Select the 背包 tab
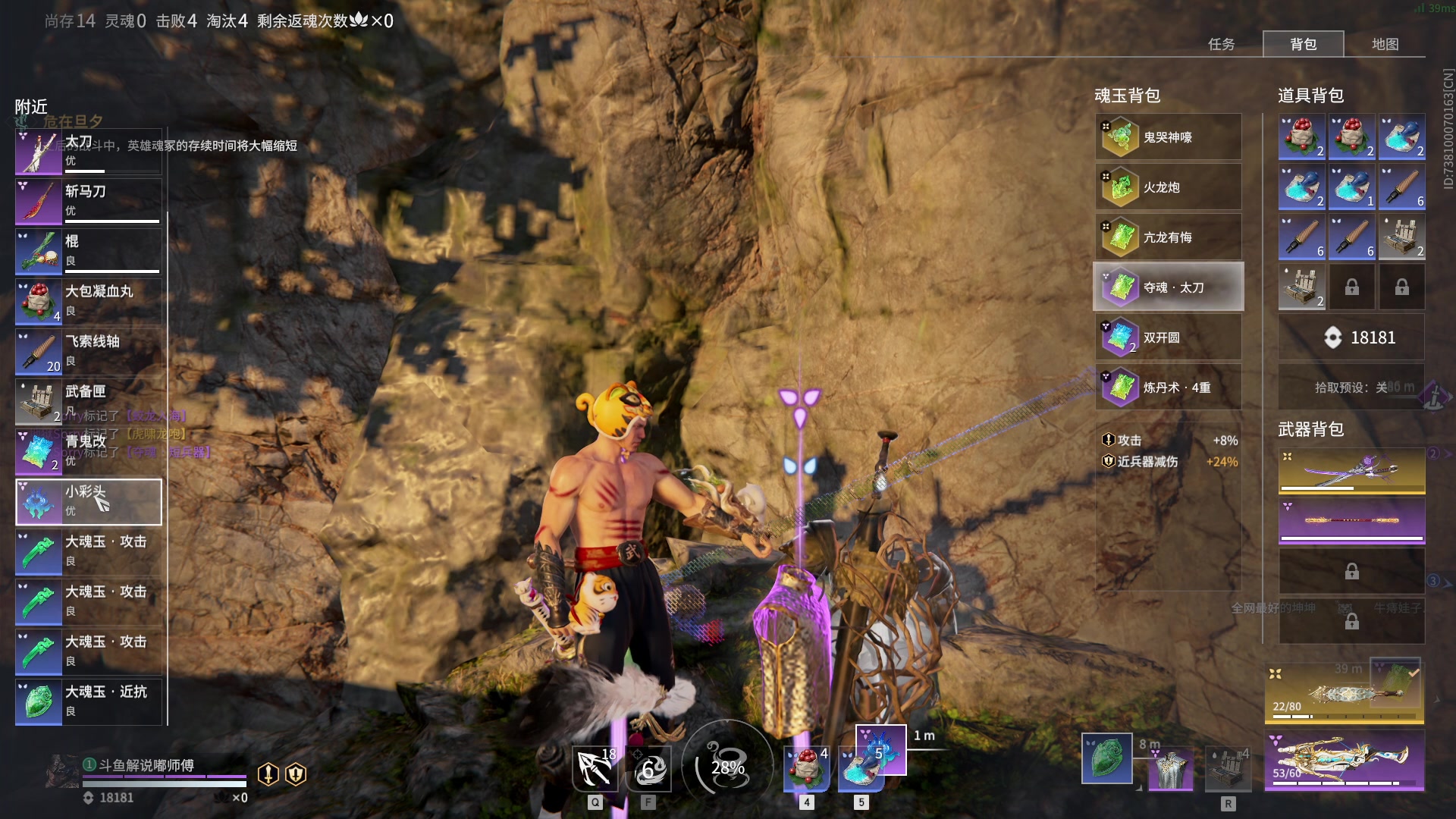 1303,44
